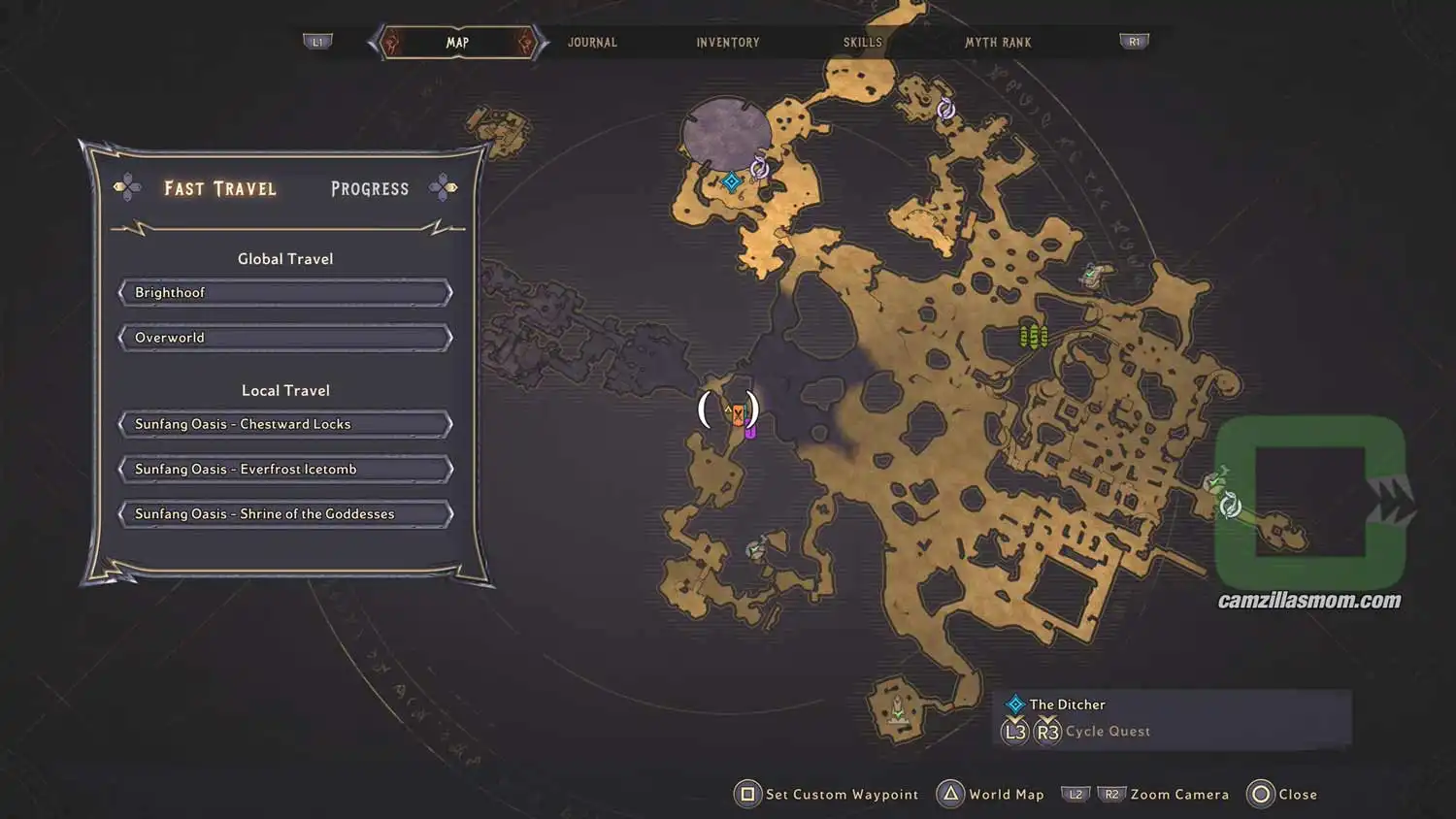The width and height of the screenshot is (1456, 819).
Task: Click the Set Custom Waypoint square icon
Action: click(747, 794)
